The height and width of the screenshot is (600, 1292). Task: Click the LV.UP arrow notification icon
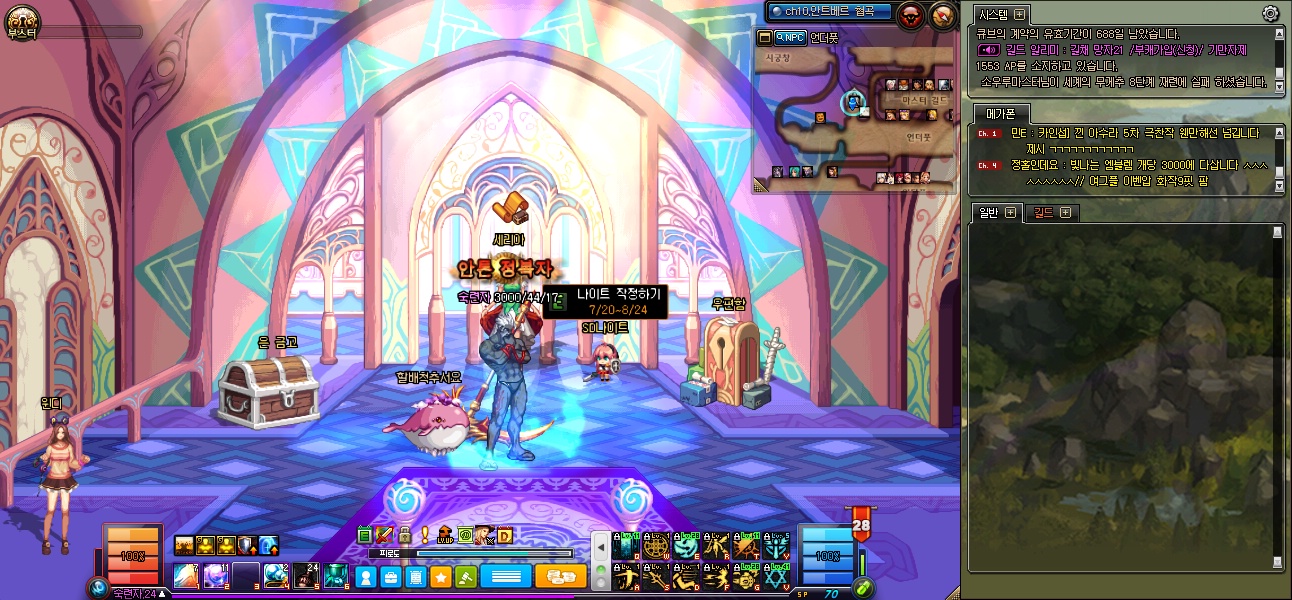(x=445, y=535)
